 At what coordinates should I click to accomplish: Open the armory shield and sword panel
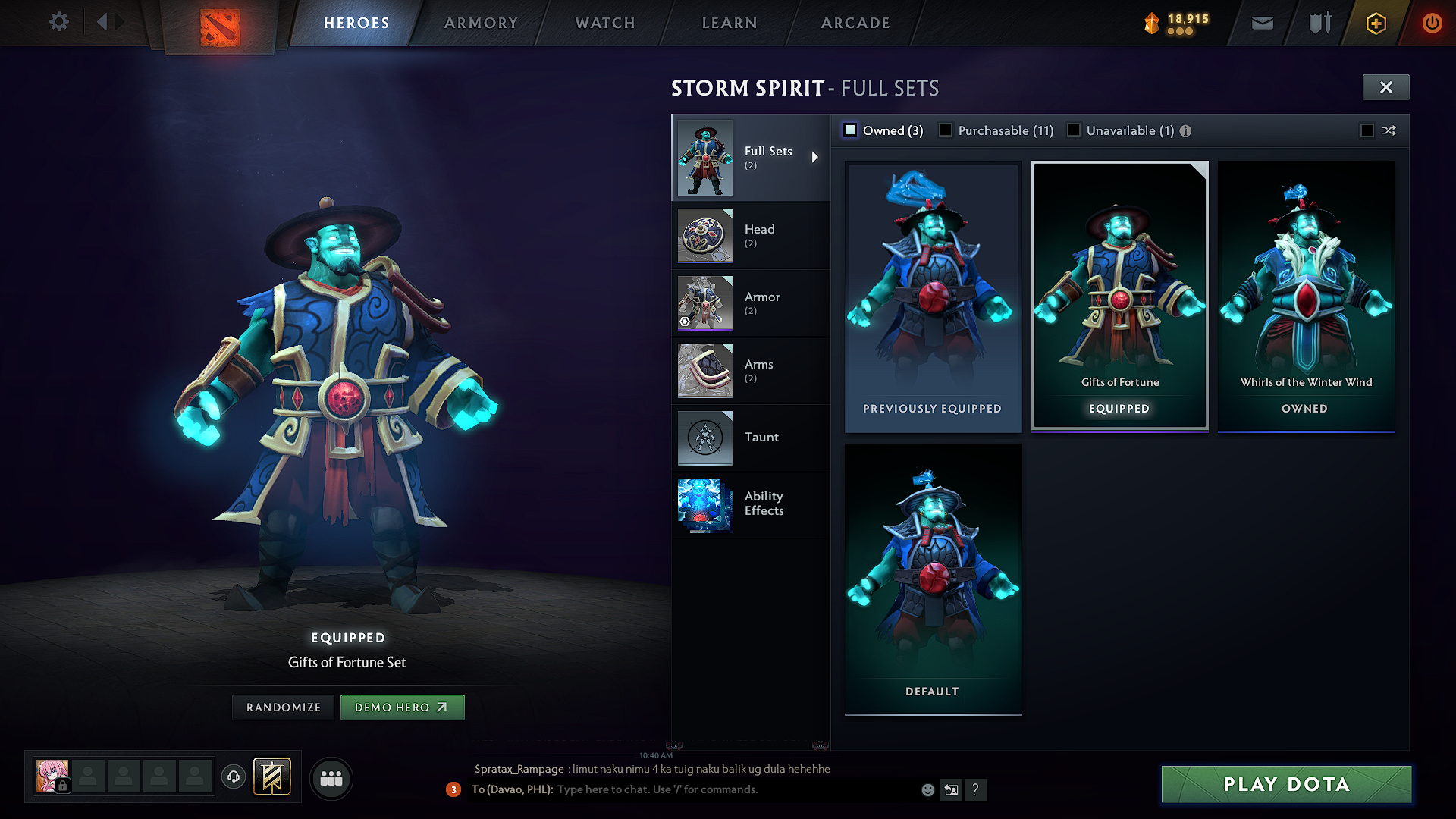[1318, 23]
